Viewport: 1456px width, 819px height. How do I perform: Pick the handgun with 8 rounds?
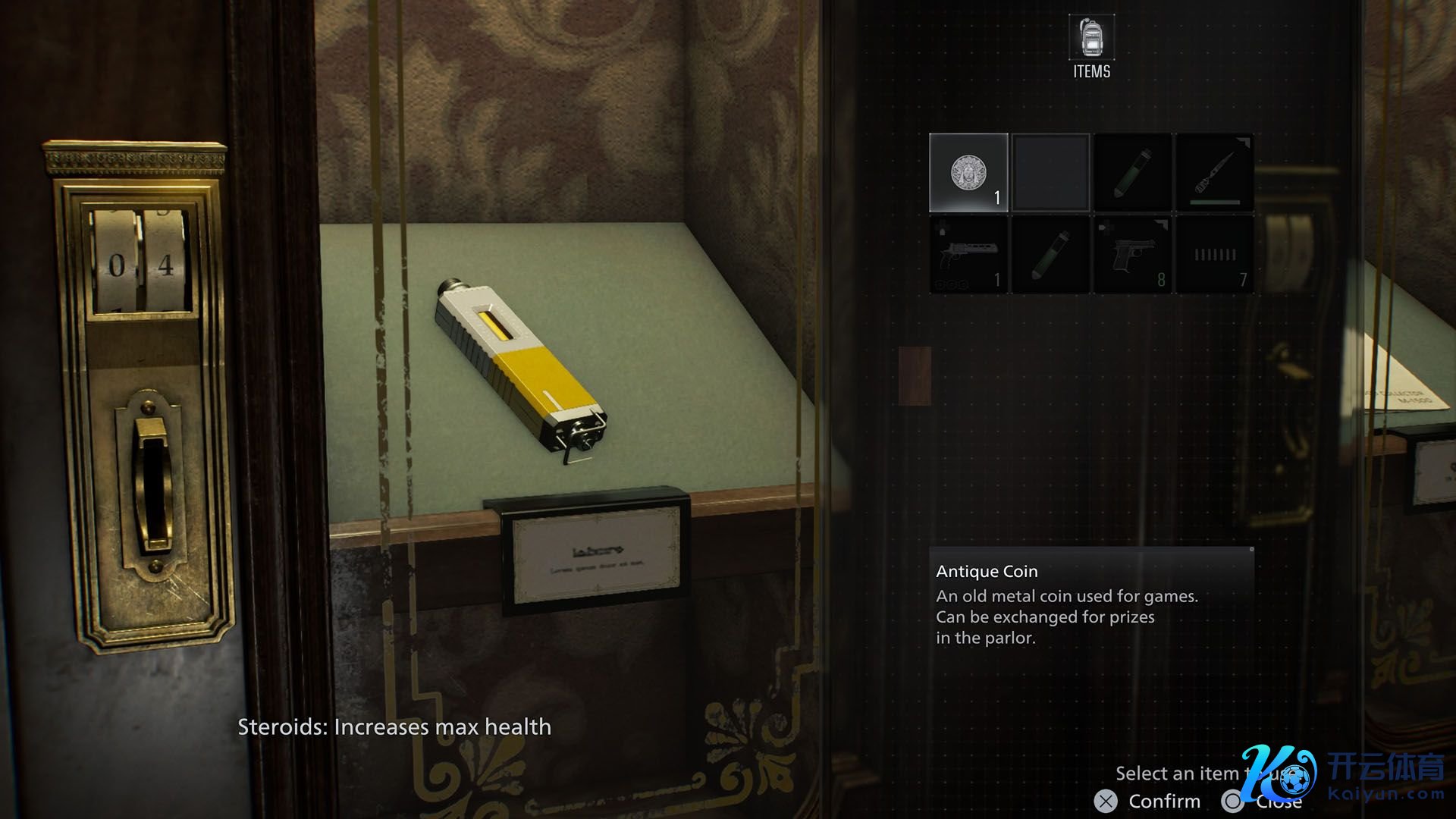click(x=1132, y=255)
